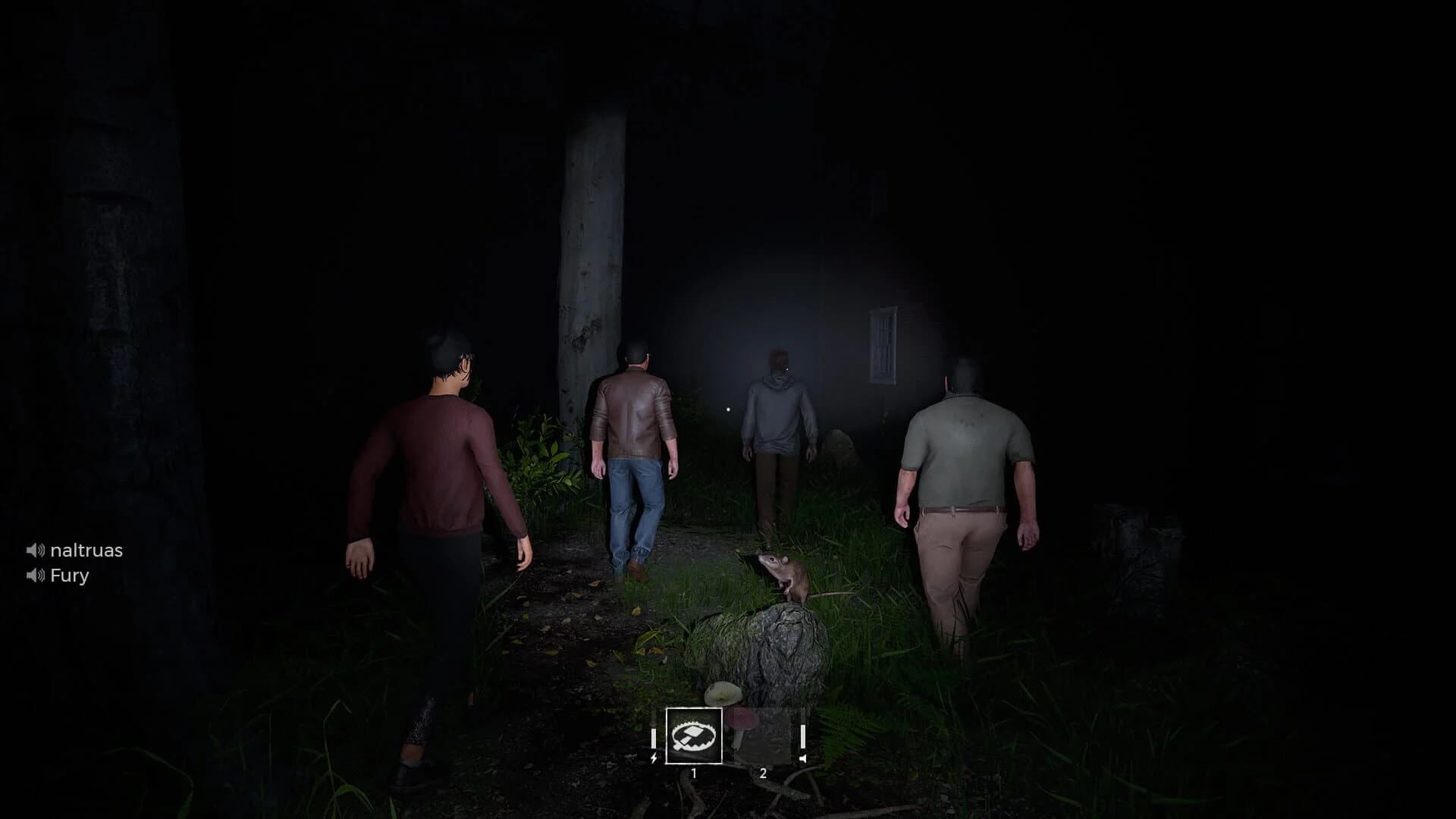Image resolution: width=1456 pixels, height=819 pixels.
Task: Click the right volume bar beside the hotbar
Action: [802, 737]
